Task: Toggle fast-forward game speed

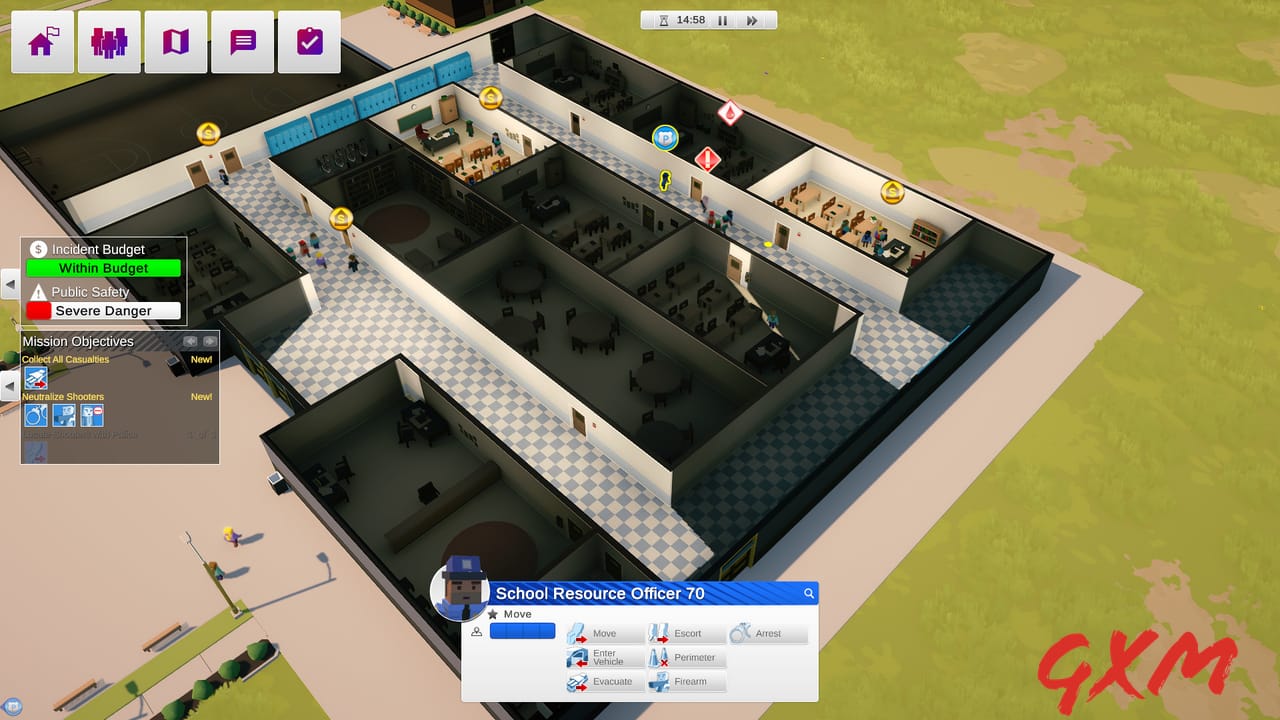Action: tap(751, 19)
